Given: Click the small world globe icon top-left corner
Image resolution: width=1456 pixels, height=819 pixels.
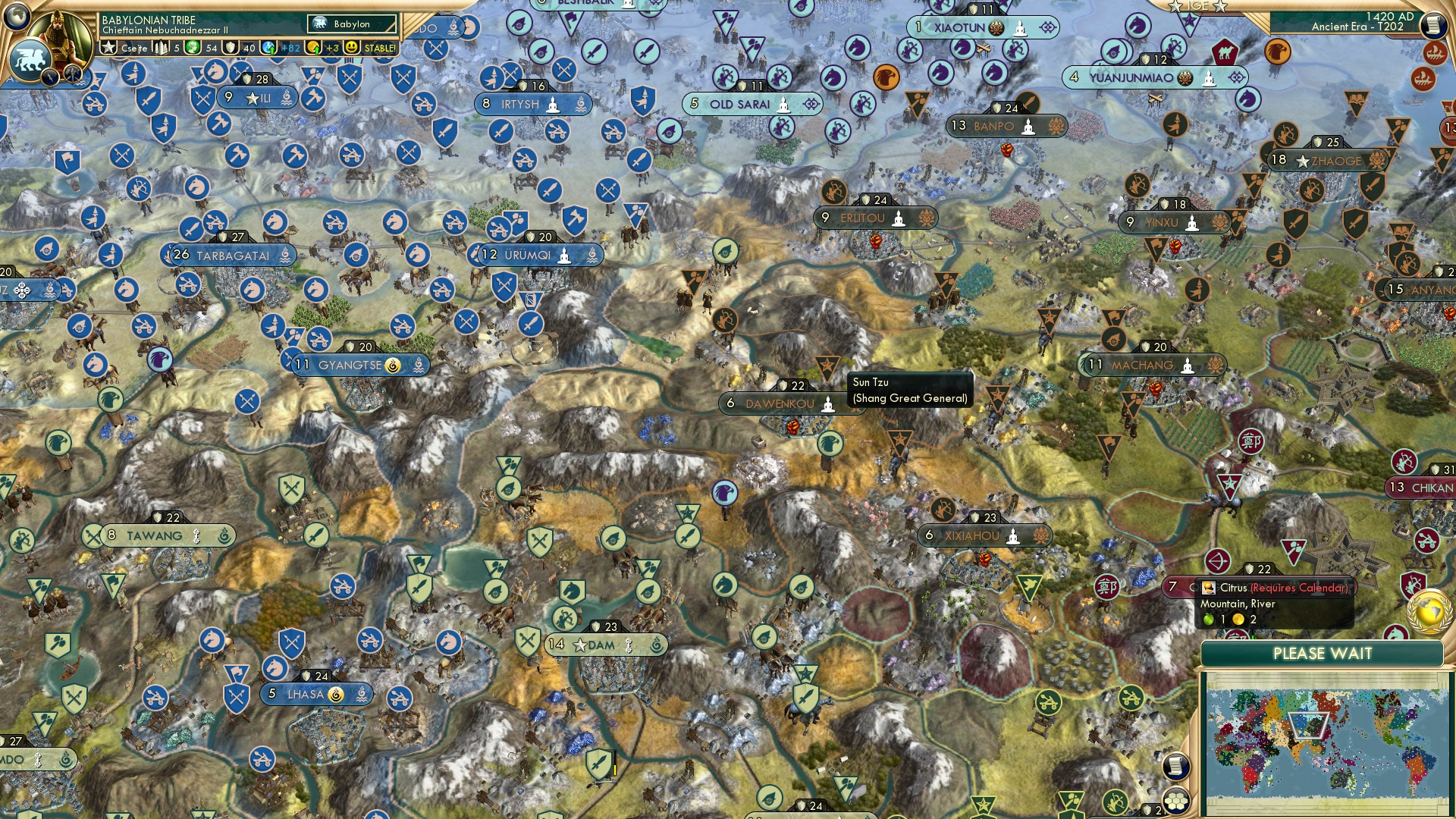Looking at the screenshot, I should 15,17.
